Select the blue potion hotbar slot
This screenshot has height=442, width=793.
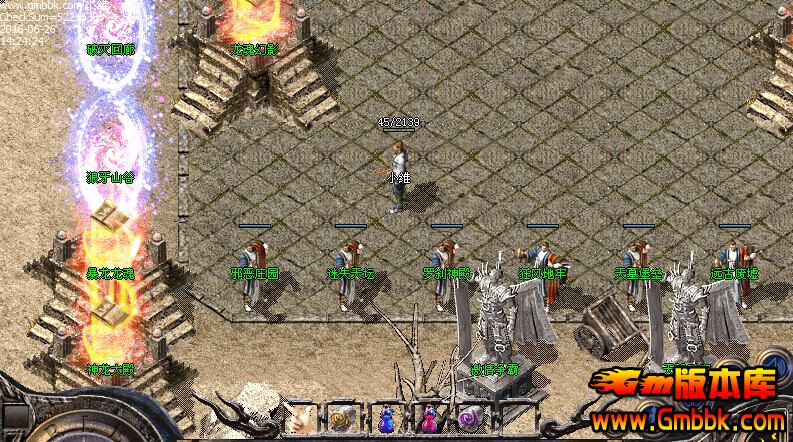pos(386,418)
